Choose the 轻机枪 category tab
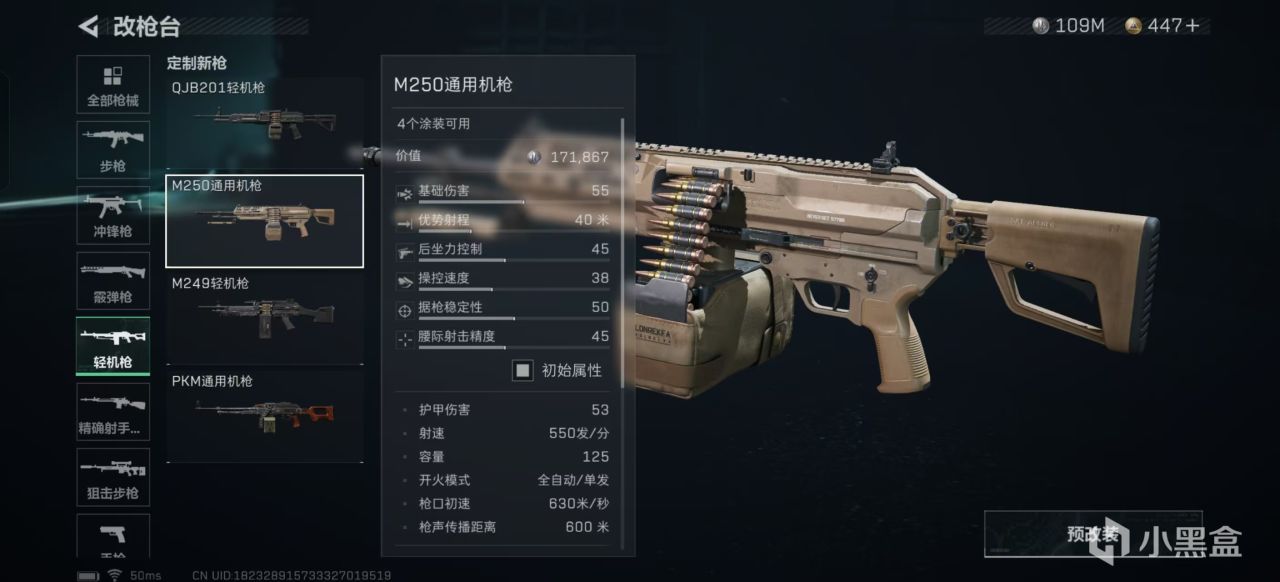1280x582 pixels. (x=113, y=347)
